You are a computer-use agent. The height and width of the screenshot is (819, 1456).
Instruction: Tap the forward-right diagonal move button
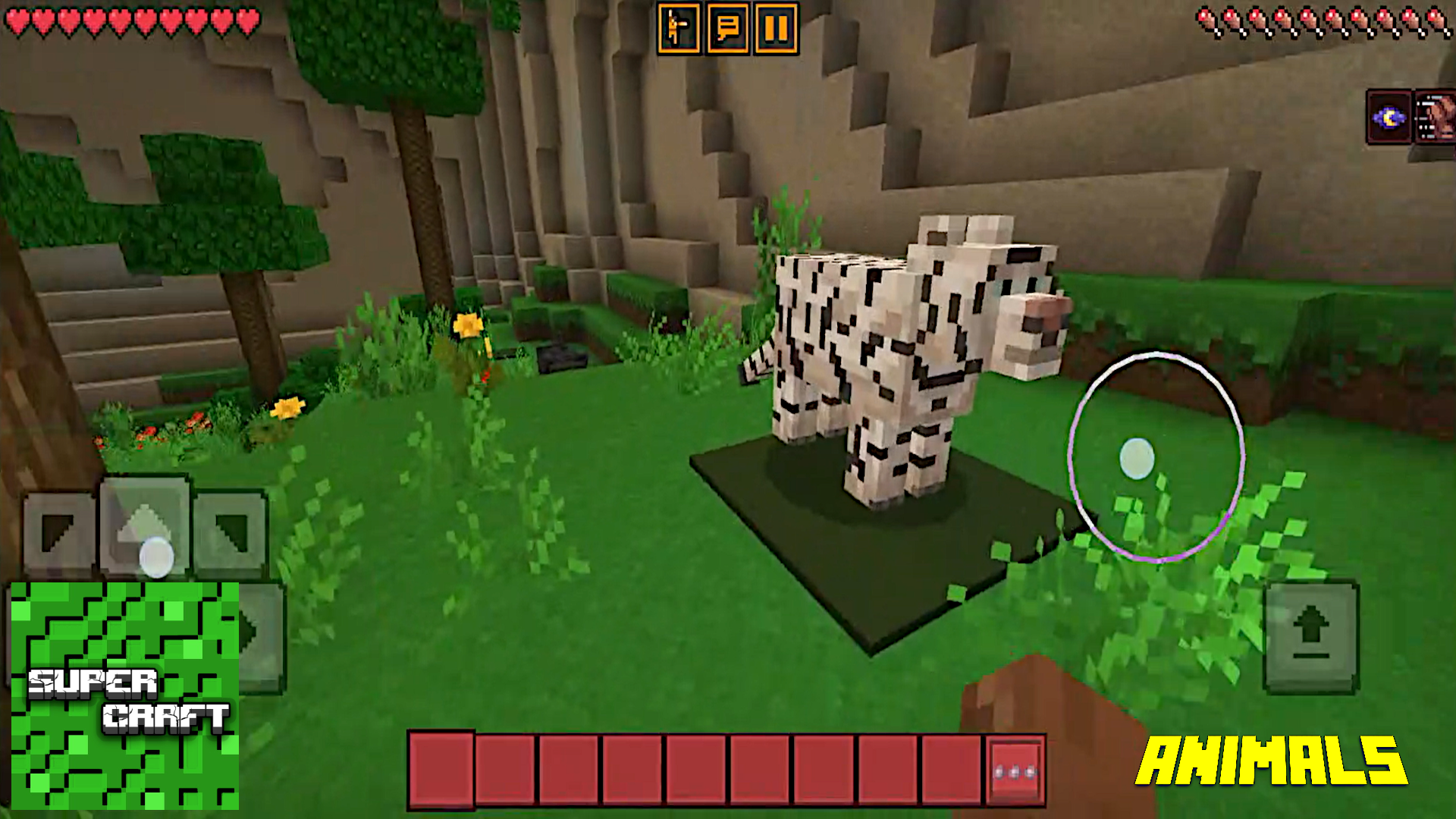click(x=231, y=531)
